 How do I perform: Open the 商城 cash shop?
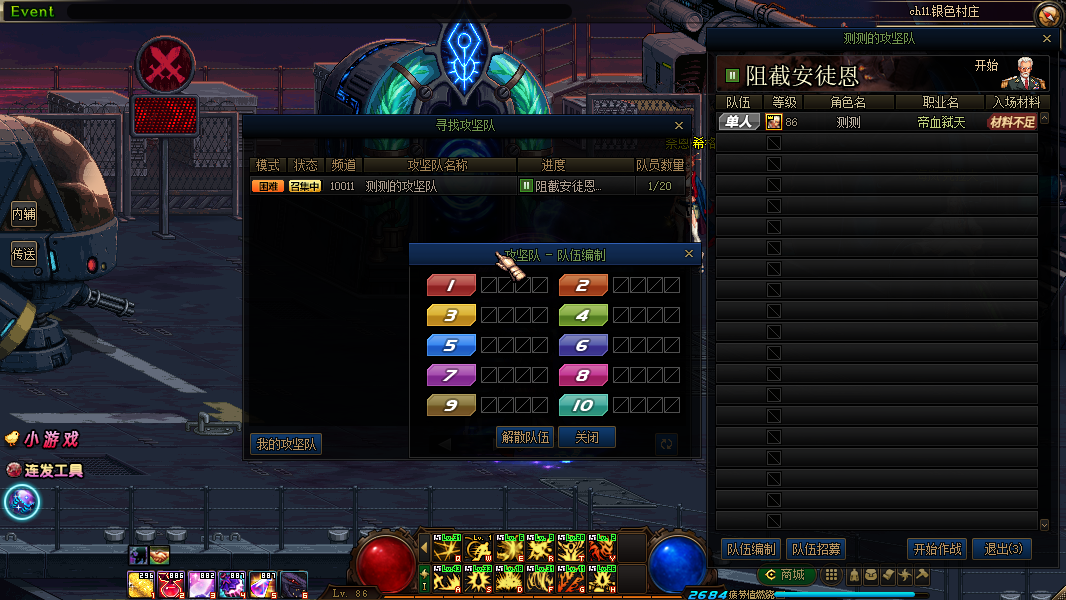tap(787, 575)
